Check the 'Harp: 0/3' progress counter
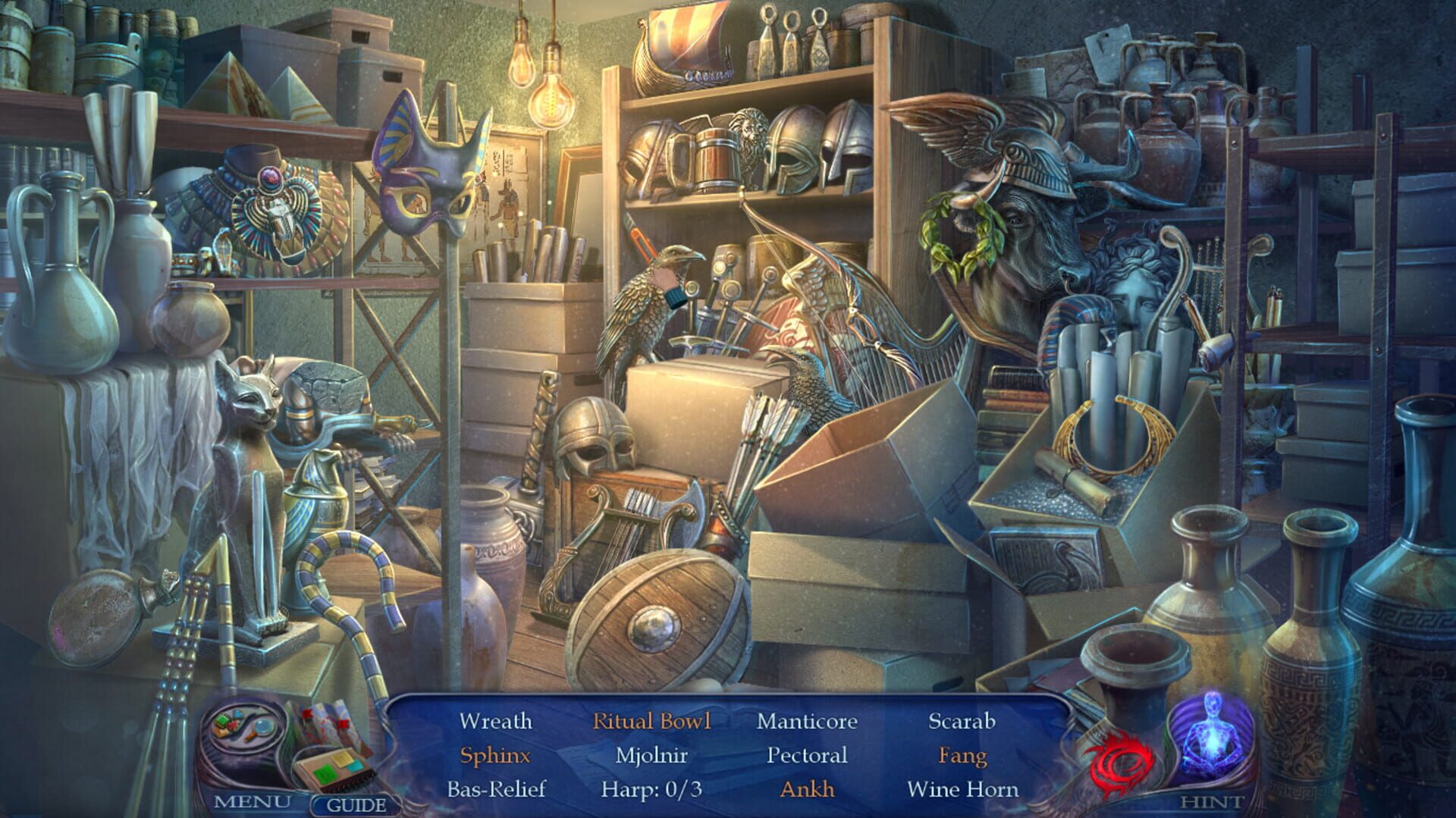Image resolution: width=1456 pixels, height=818 pixels. [654, 791]
